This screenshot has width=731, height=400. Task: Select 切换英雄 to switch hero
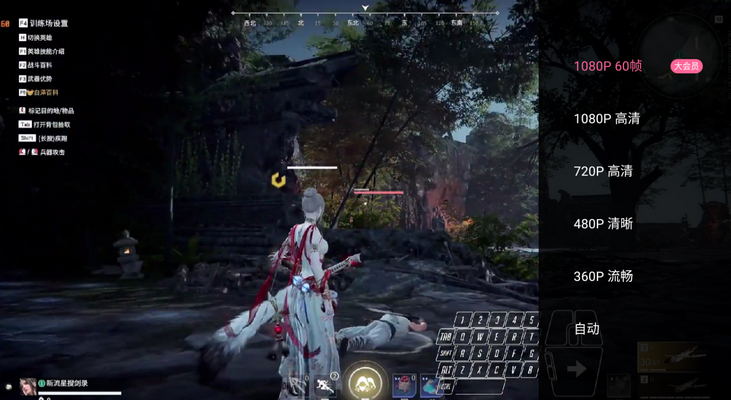pos(41,37)
